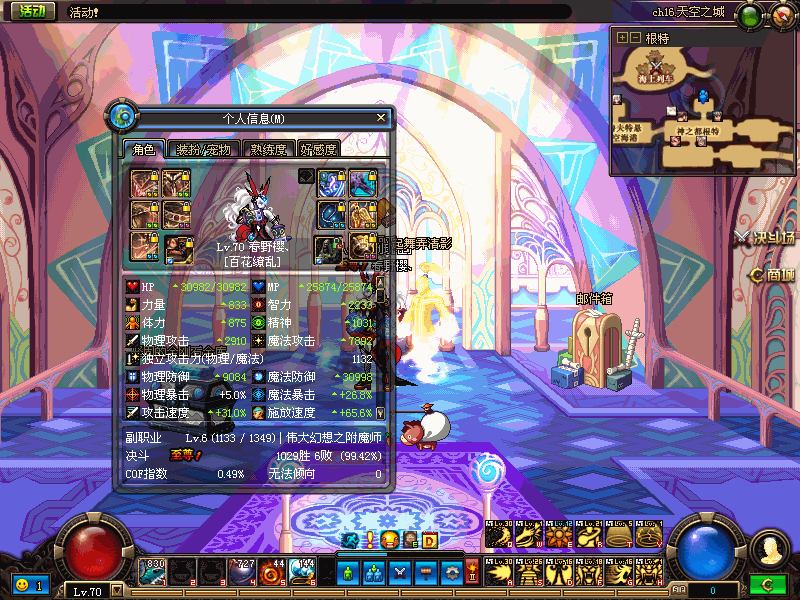Select the 好感度 tab
This screenshot has width=800, height=600.
click(319, 149)
